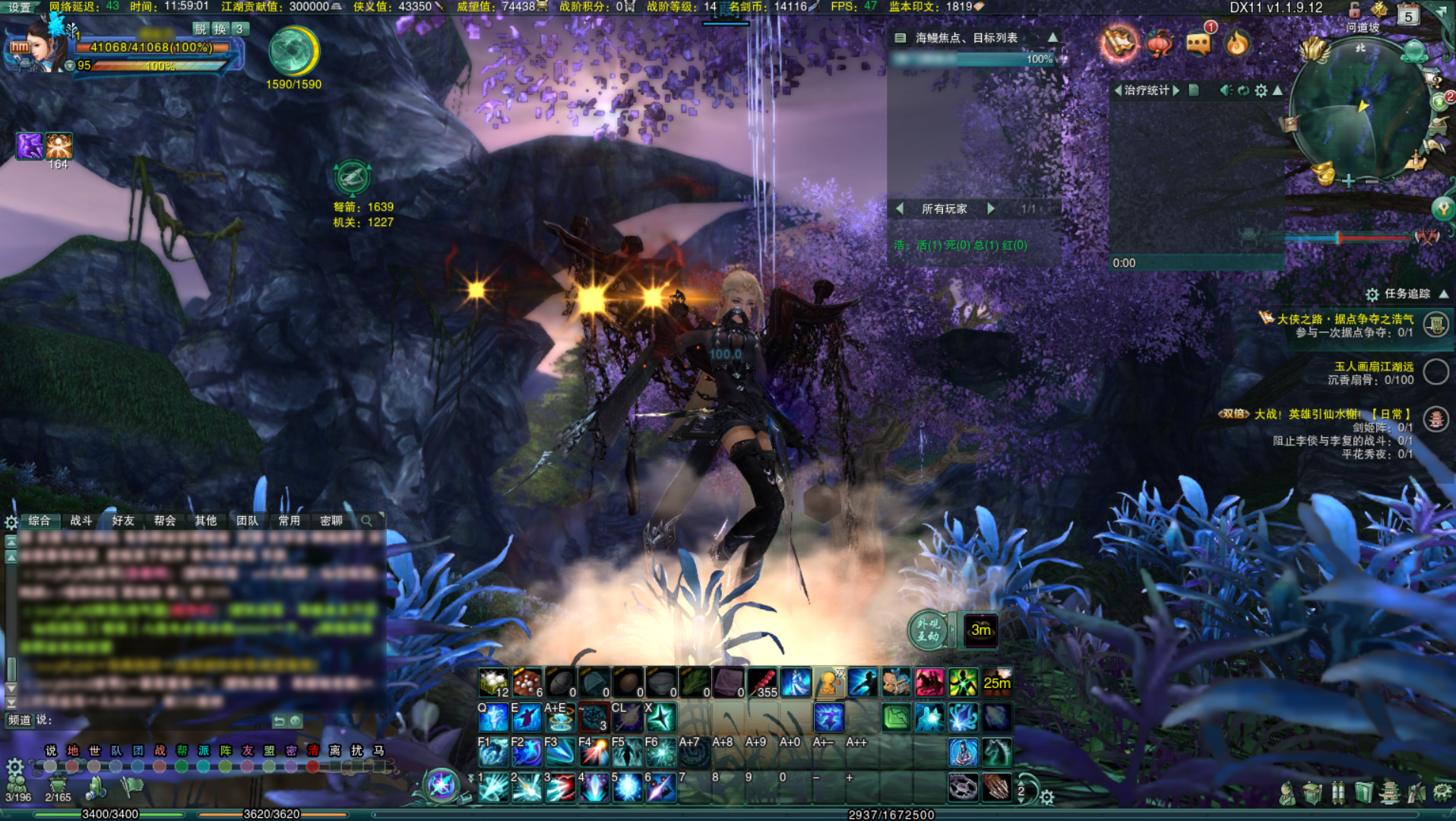Click the 外观互动 round button
1456x821 pixels.
coord(928,630)
